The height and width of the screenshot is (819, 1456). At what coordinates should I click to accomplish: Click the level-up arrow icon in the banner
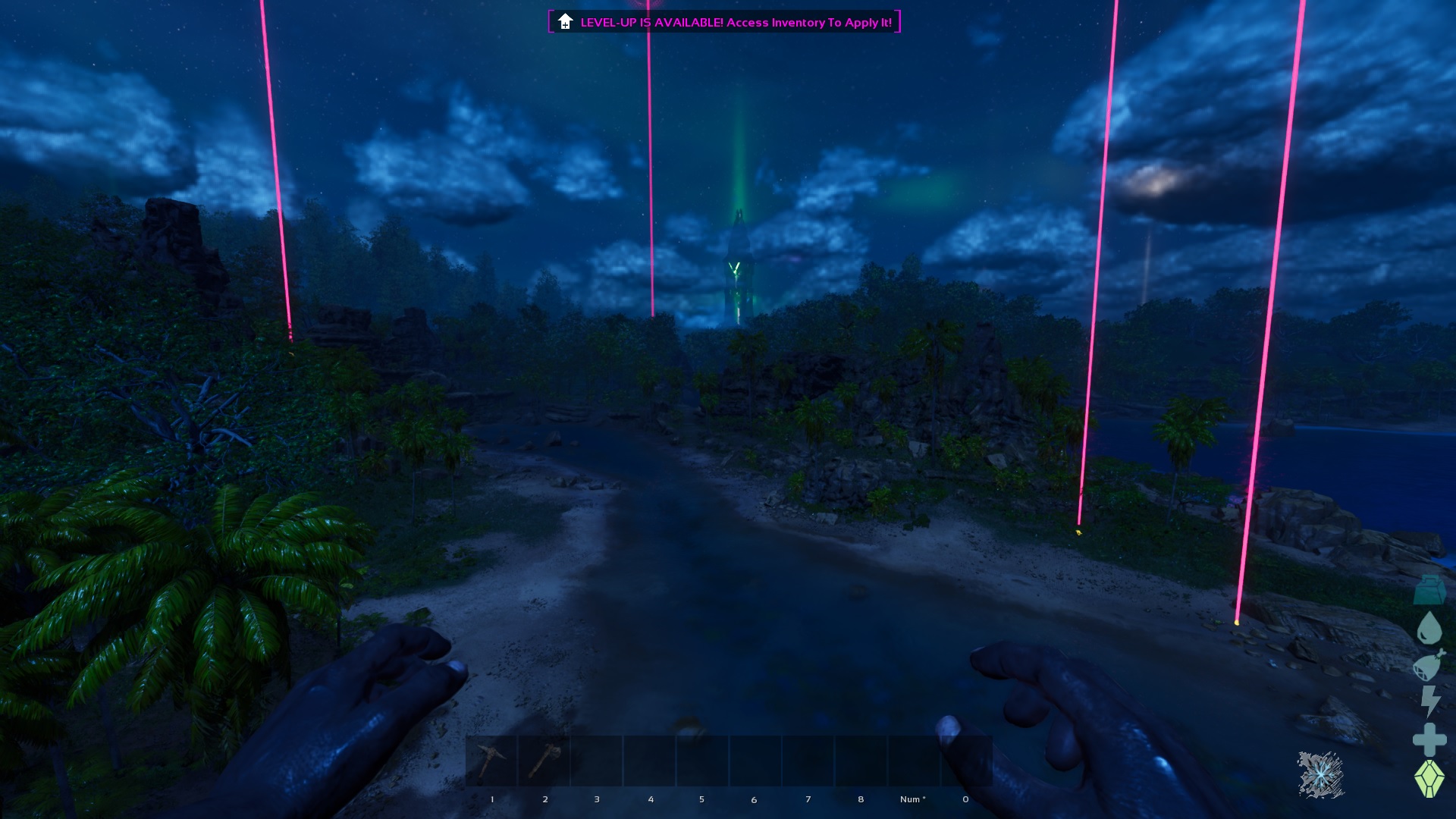(564, 24)
